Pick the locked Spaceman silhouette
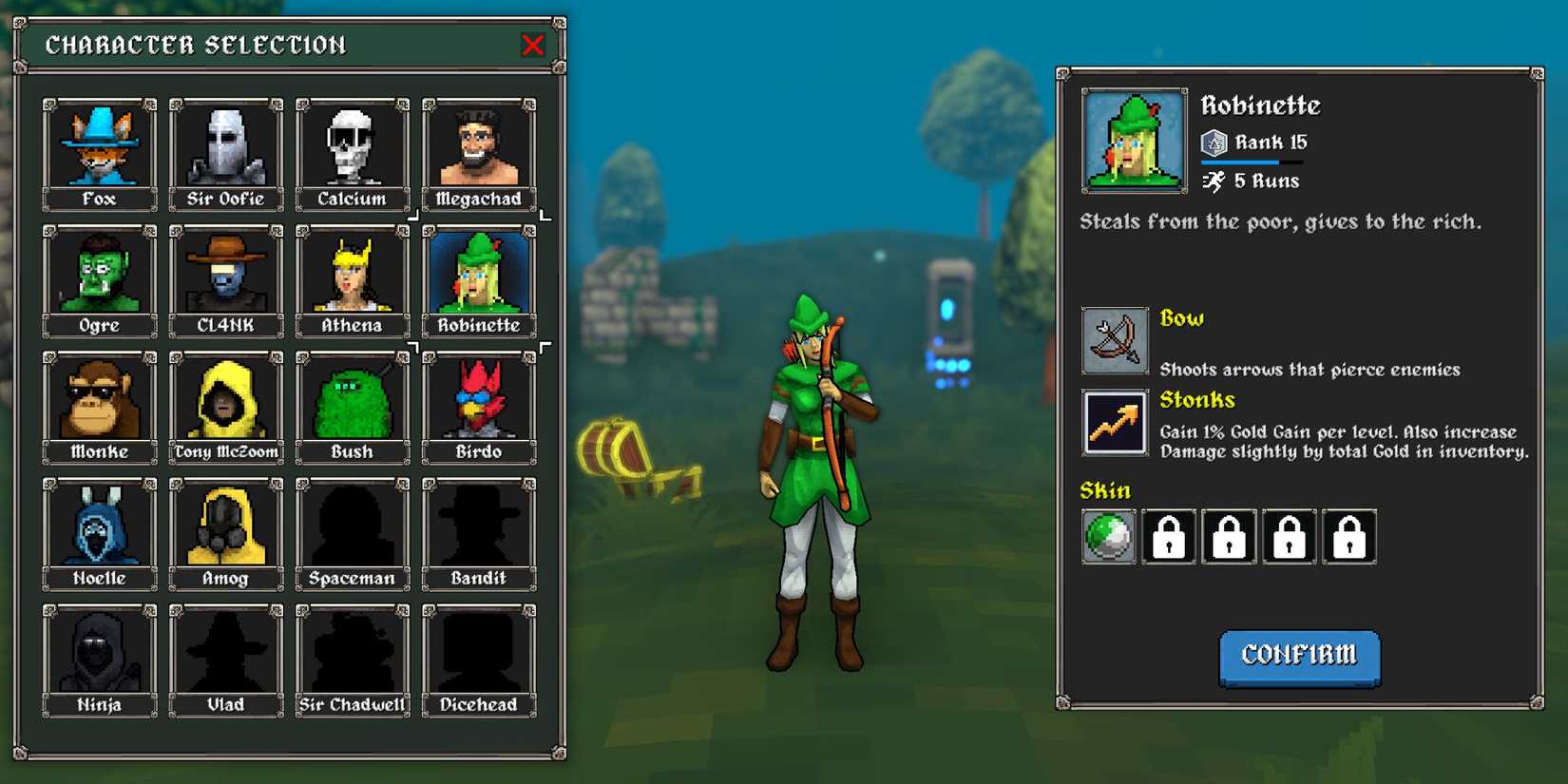The height and width of the screenshot is (784, 1568). pyautogui.click(x=352, y=526)
